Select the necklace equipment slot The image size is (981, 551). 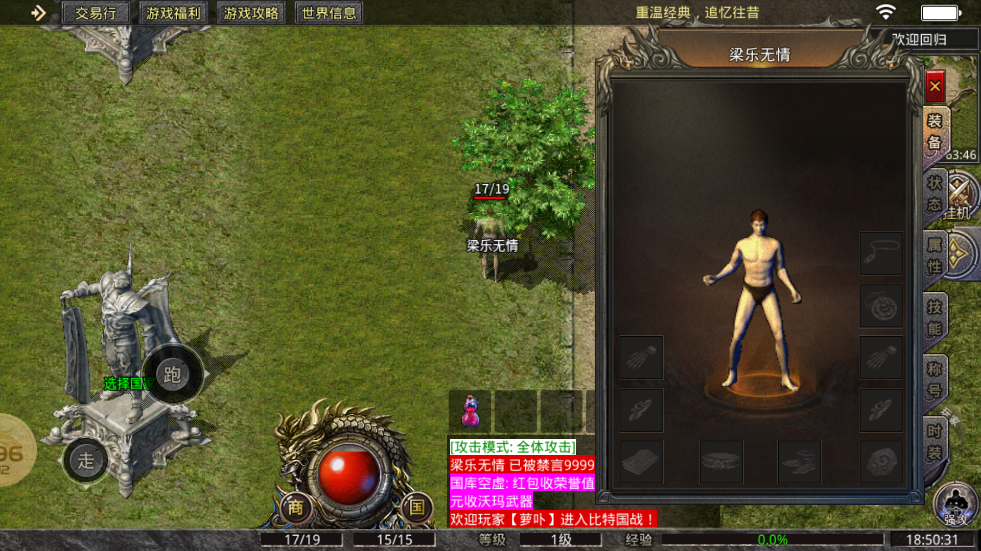(881, 254)
